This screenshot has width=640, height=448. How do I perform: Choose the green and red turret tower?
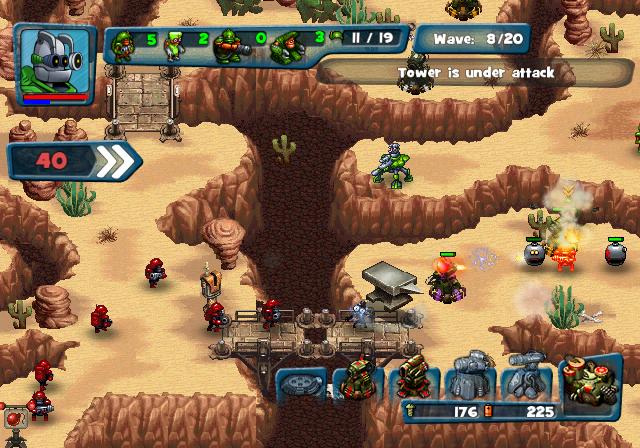coord(355,380)
